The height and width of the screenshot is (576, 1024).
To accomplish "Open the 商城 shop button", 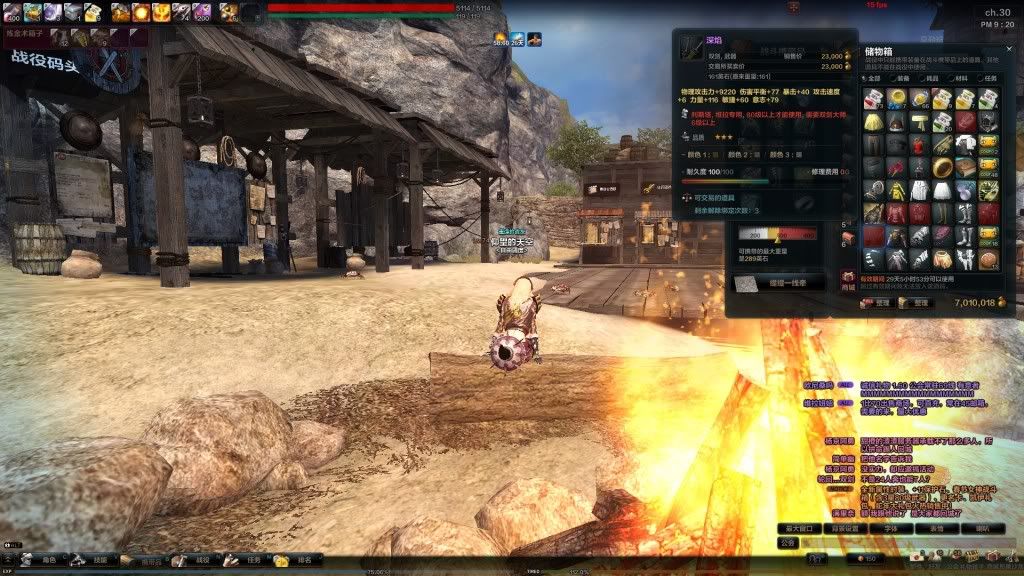I will click(848, 280).
